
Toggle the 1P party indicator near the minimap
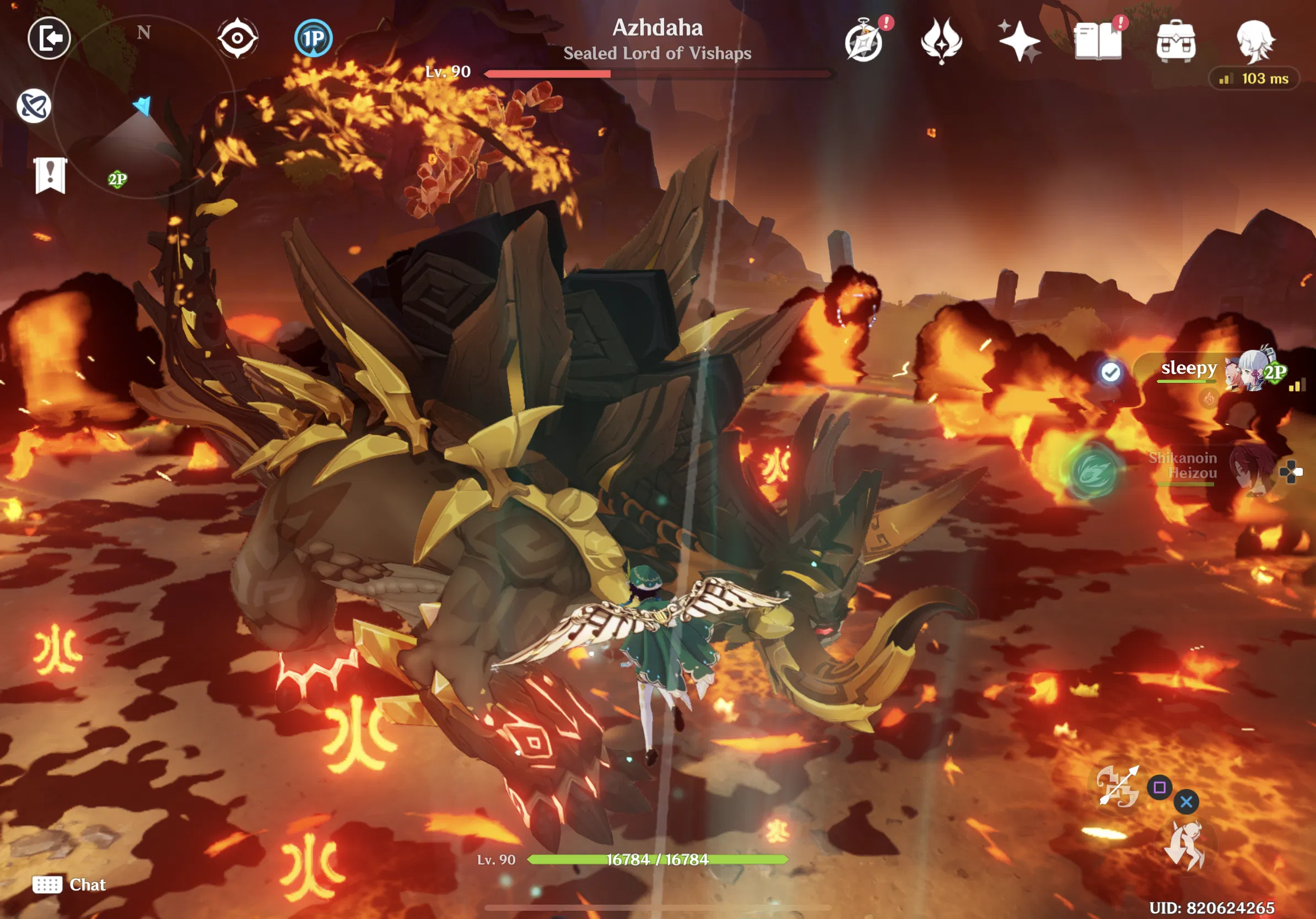coord(312,38)
